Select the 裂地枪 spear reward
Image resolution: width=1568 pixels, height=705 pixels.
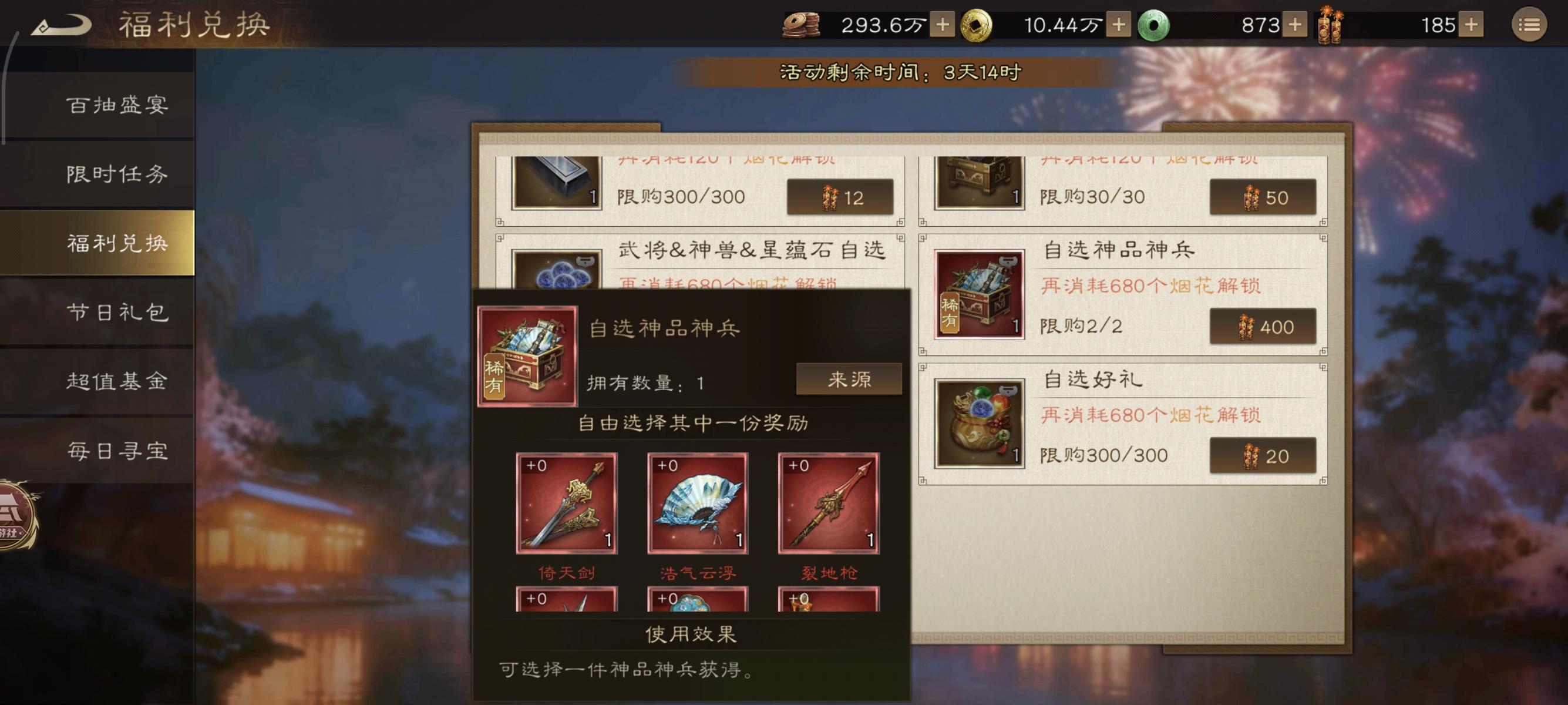(x=829, y=505)
